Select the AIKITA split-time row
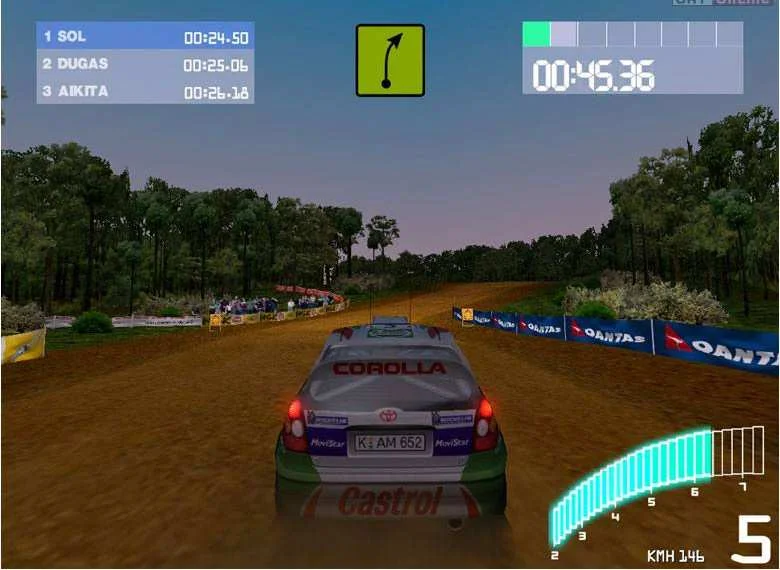Image resolution: width=780 pixels, height=570 pixels. (145, 91)
